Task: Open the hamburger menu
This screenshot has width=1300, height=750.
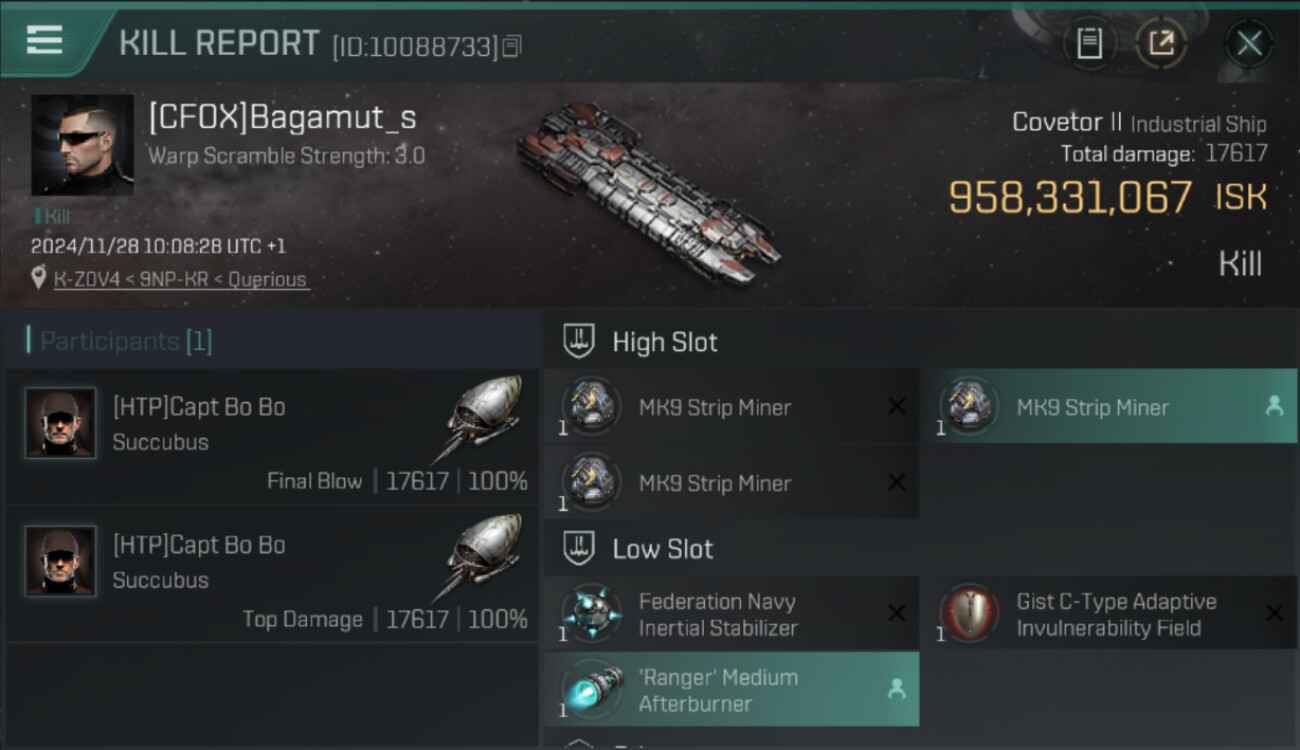Action: point(45,41)
